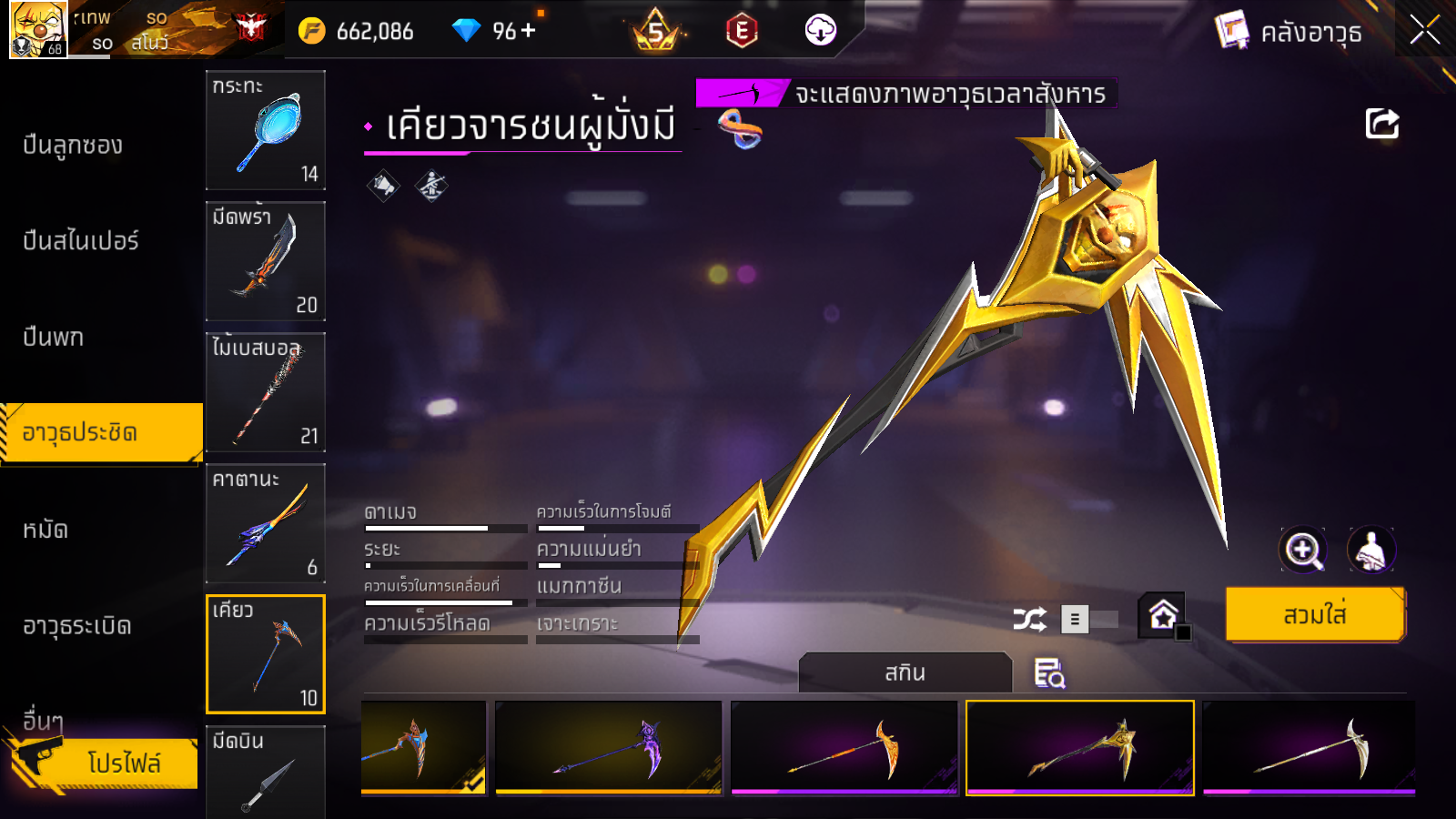1456x819 pixels.
Task: Select the คาตานะ katana weapon tile
Action: (x=266, y=523)
